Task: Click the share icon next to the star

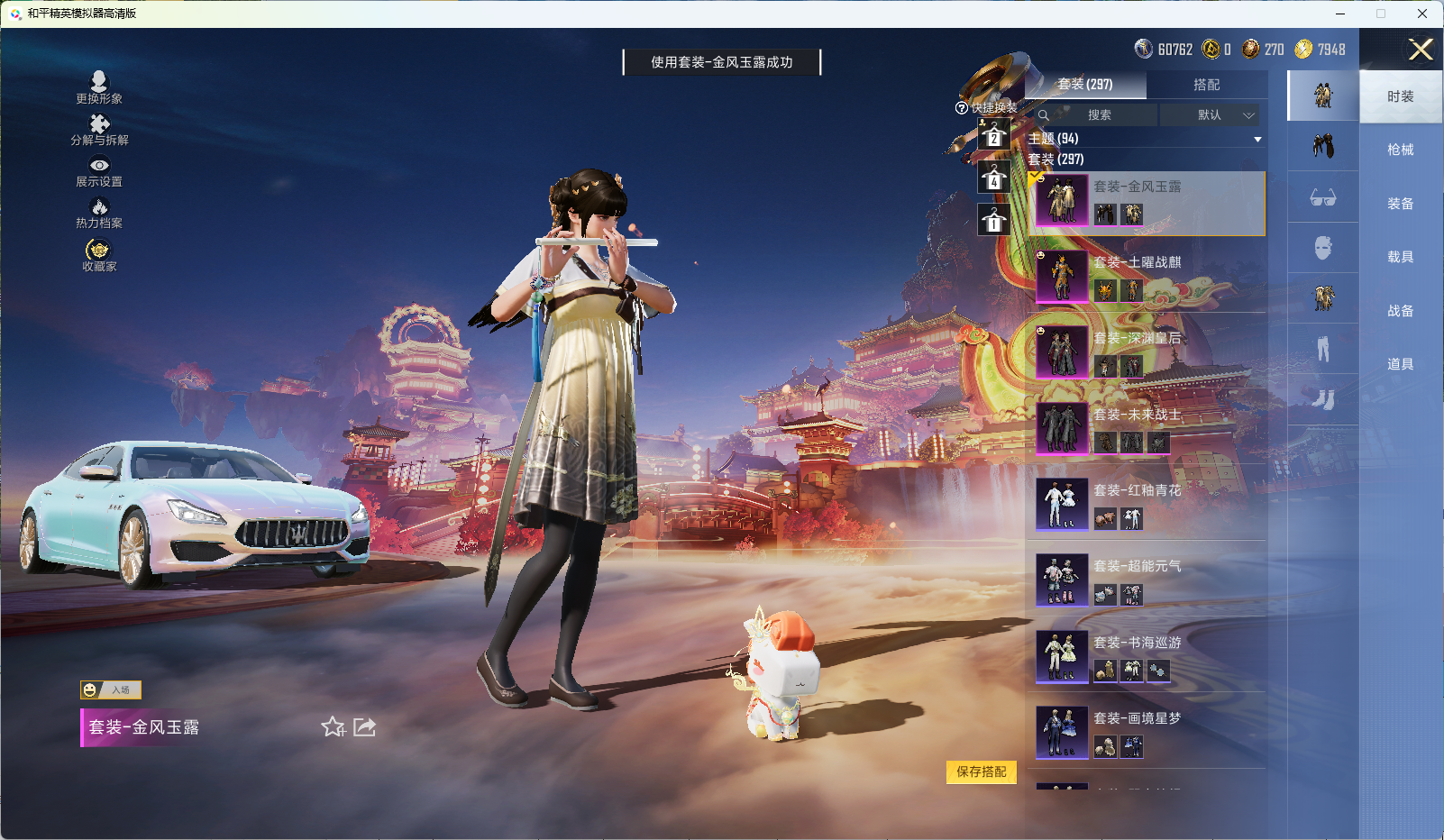Action: click(363, 727)
